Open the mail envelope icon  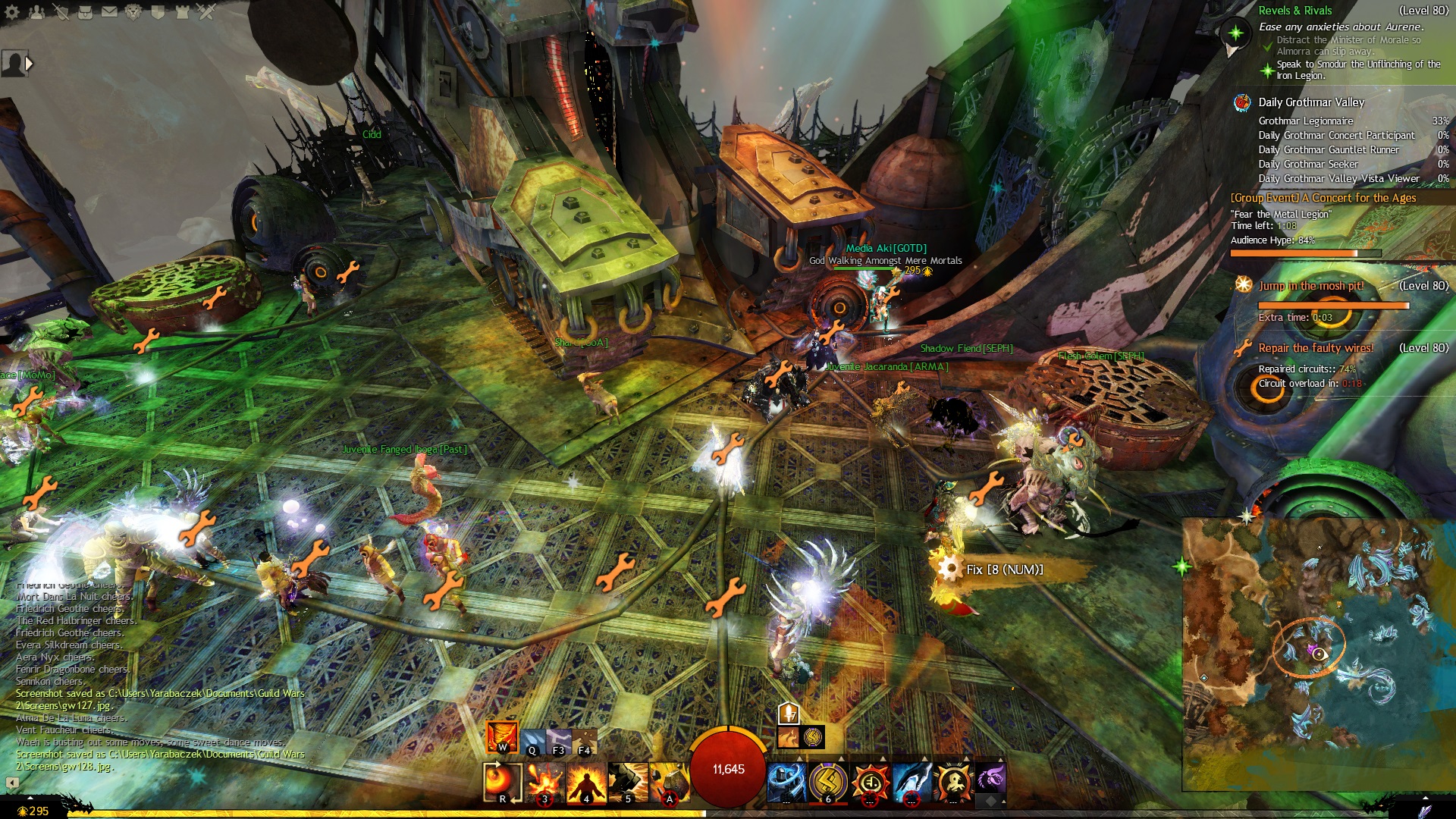pyautogui.click(x=109, y=12)
